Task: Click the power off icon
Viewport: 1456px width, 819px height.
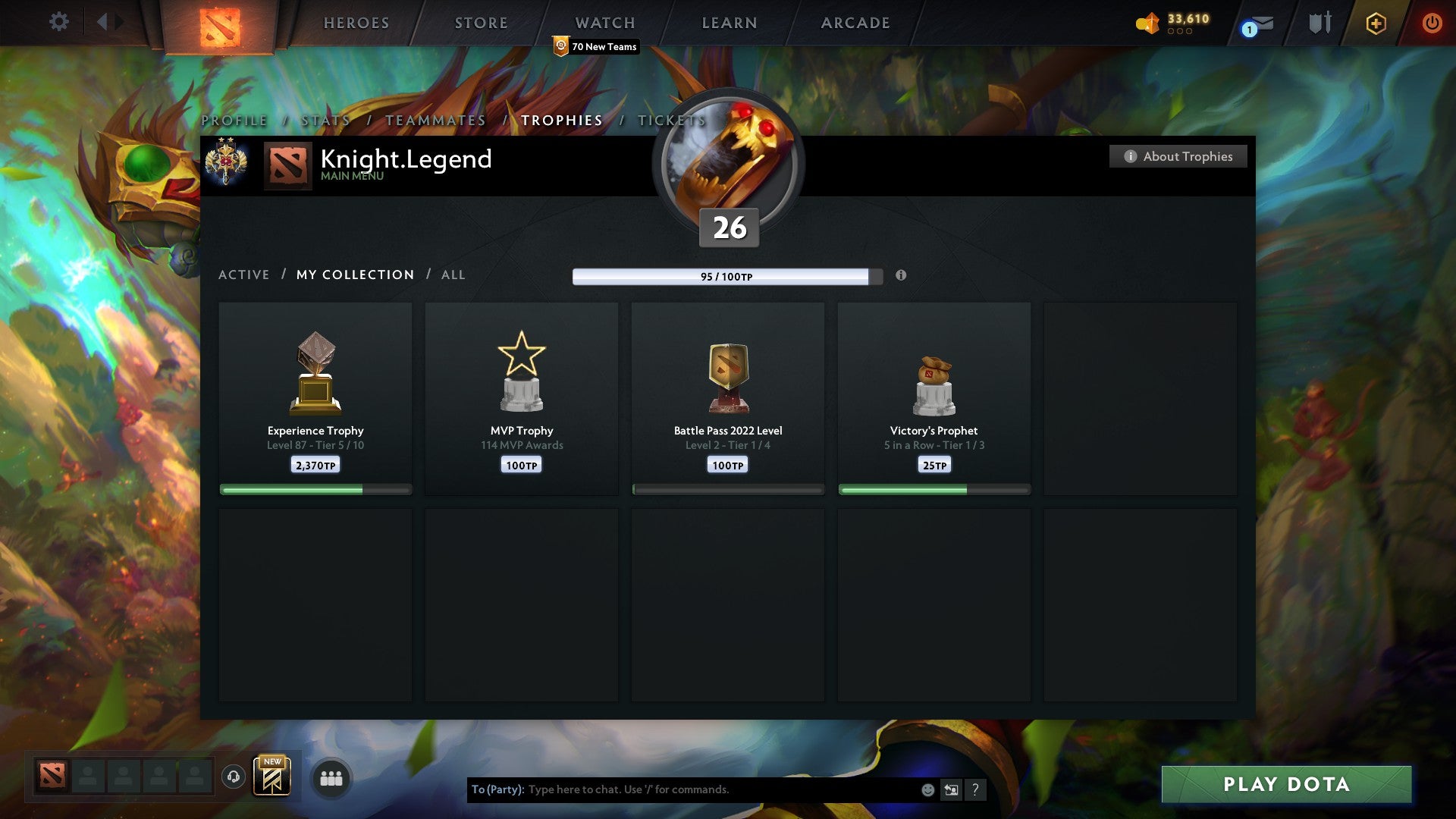Action: 1432,23
